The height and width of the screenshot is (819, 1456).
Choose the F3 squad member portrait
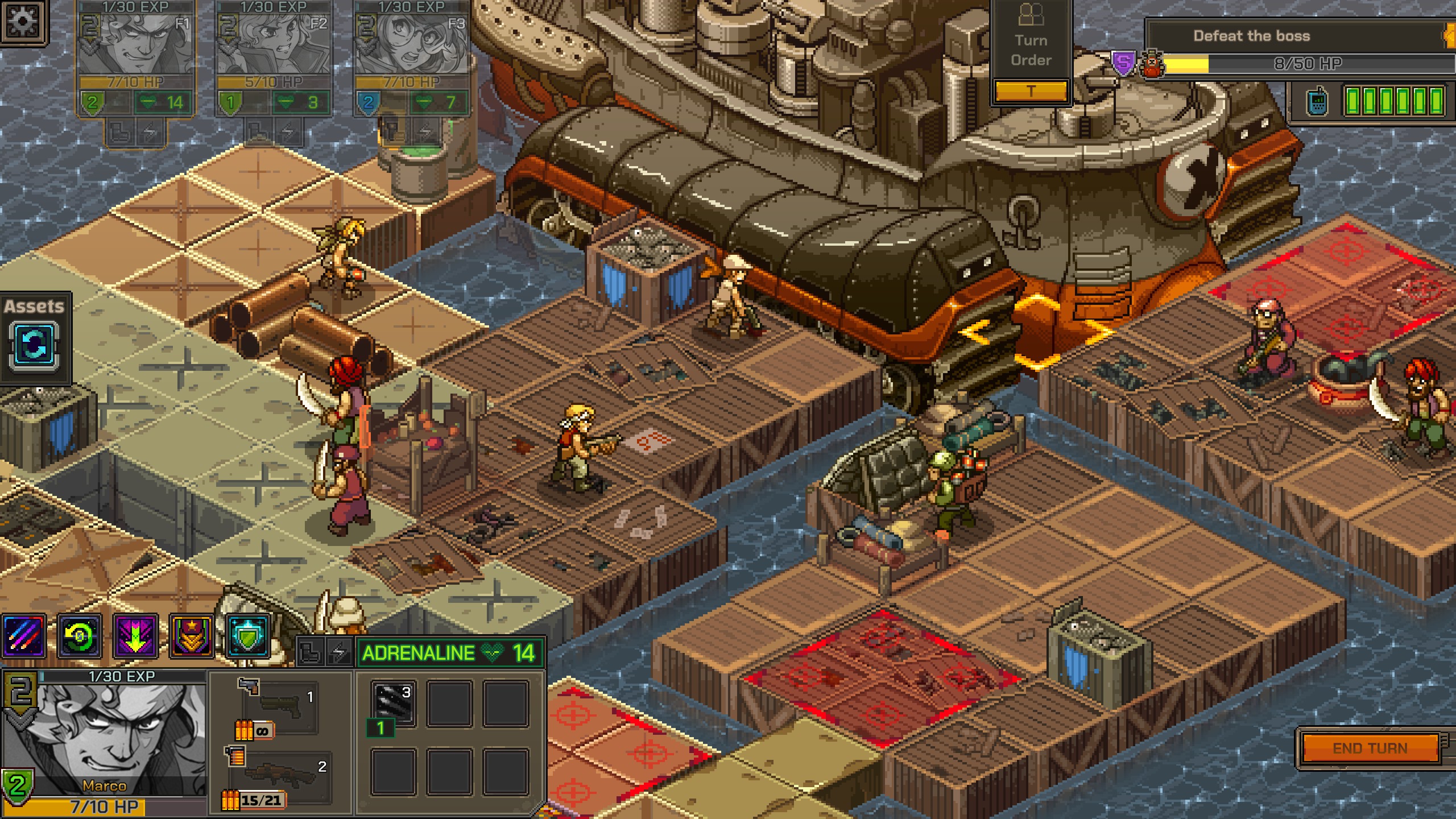click(x=412, y=45)
